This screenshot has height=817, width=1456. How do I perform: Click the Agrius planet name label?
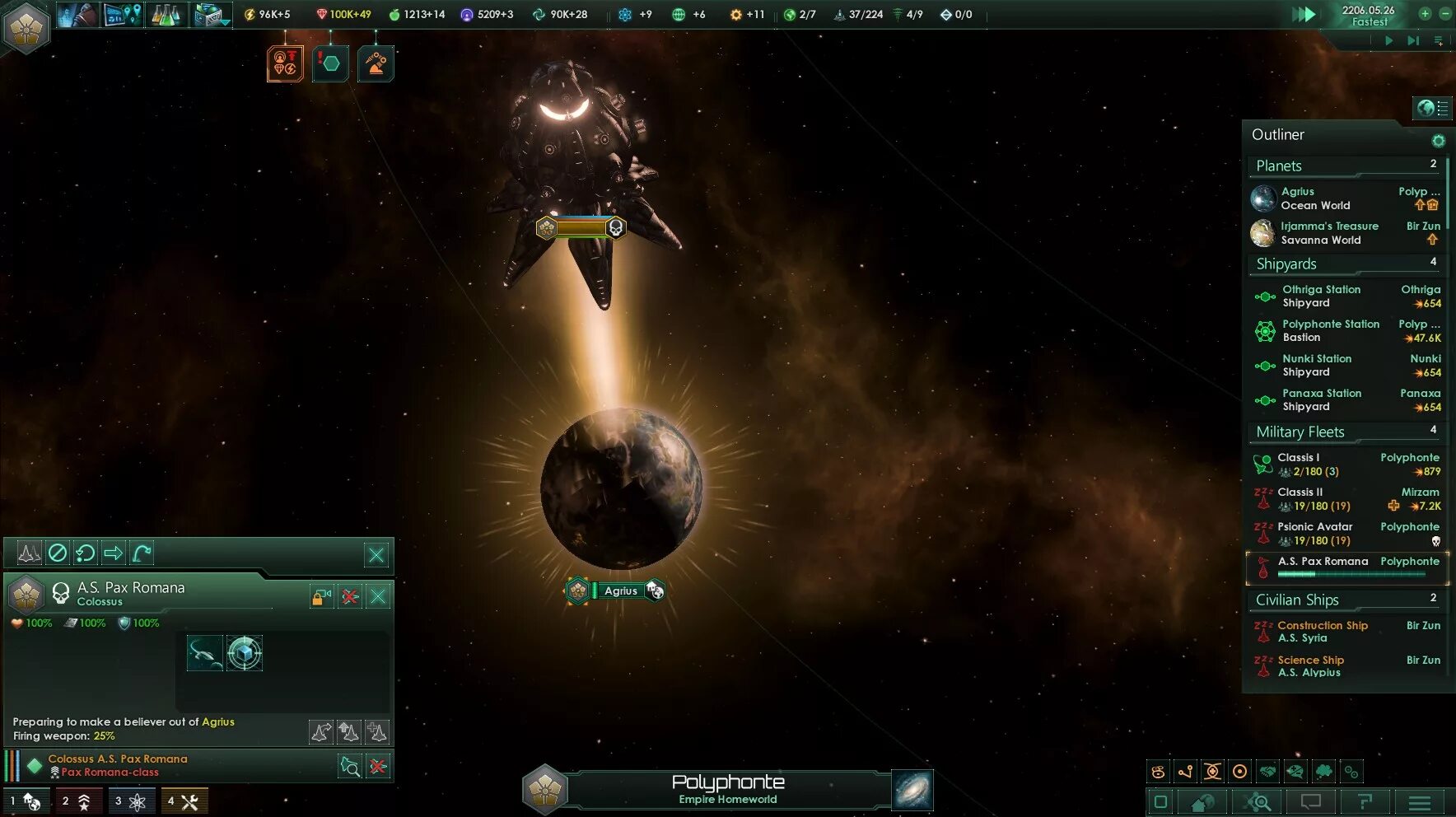620,591
